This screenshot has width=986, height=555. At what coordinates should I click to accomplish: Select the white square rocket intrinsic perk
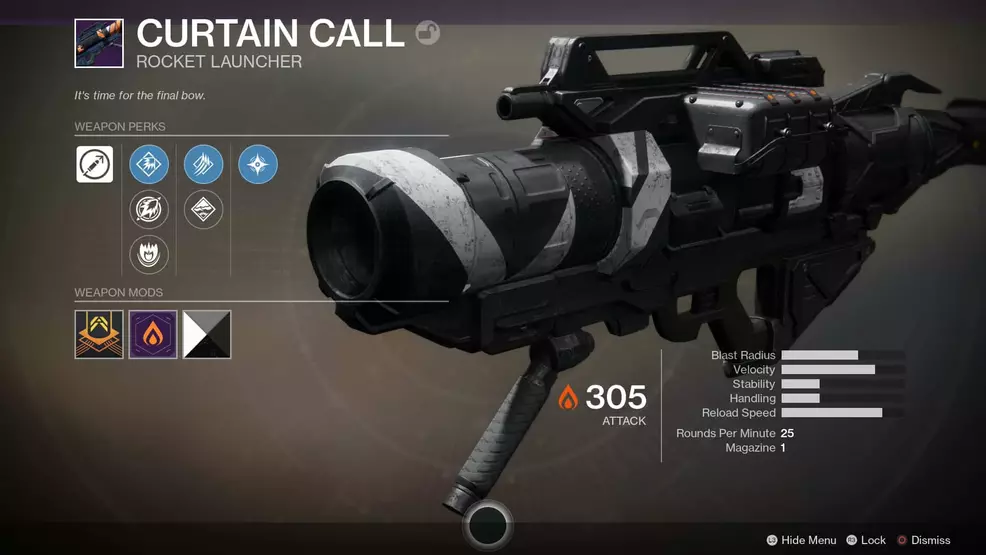click(x=95, y=164)
